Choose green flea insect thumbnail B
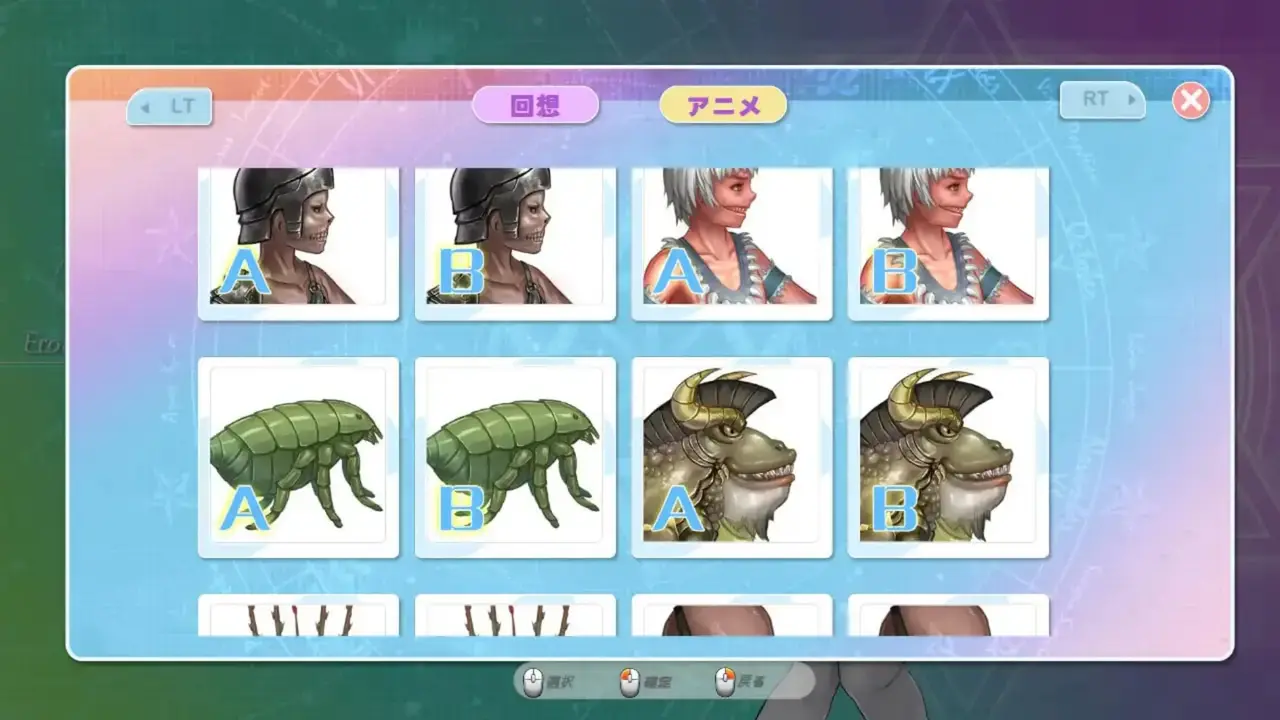Screen dimensions: 1280x720 (x=515, y=457)
